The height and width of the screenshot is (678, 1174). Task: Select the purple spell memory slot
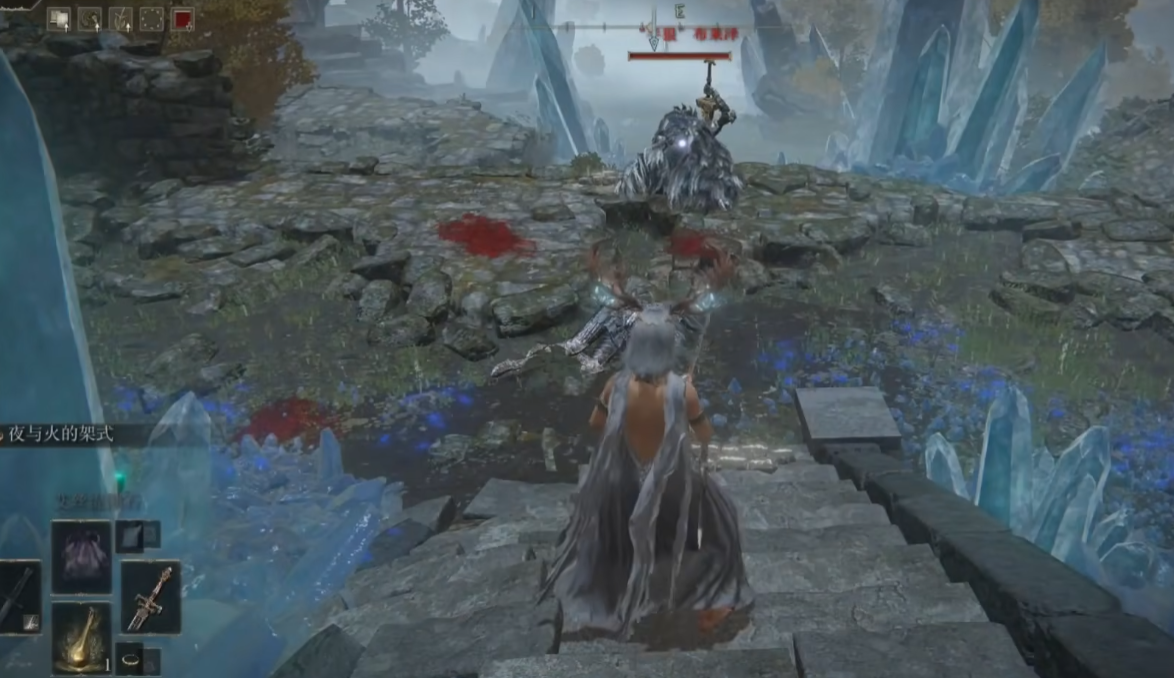(x=81, y=557)
